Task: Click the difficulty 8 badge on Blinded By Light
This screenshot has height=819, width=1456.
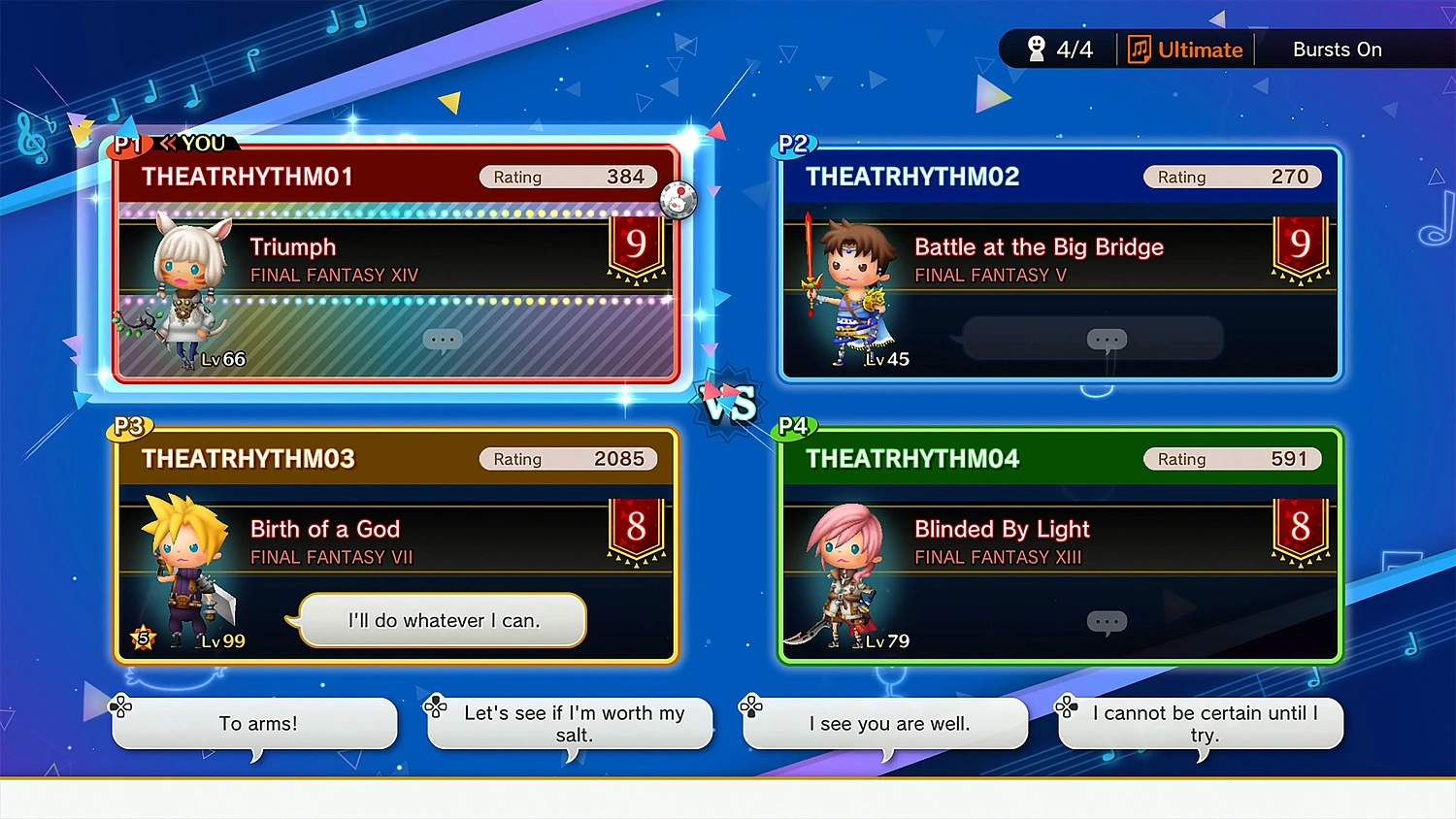Action: click(x=1300, y=527)
